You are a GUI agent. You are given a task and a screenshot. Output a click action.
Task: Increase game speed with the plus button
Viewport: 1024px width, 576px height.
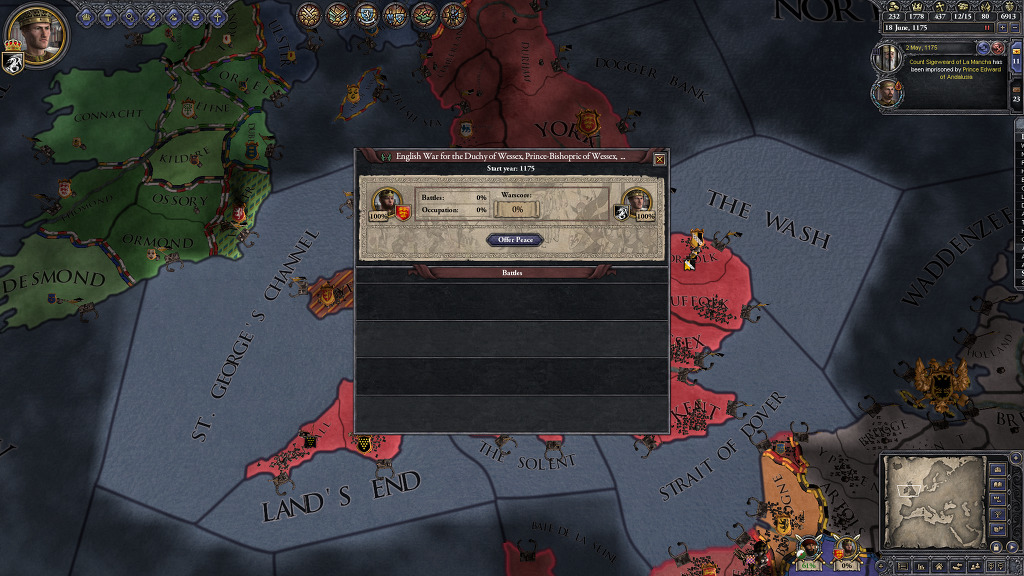[1002, 28]
